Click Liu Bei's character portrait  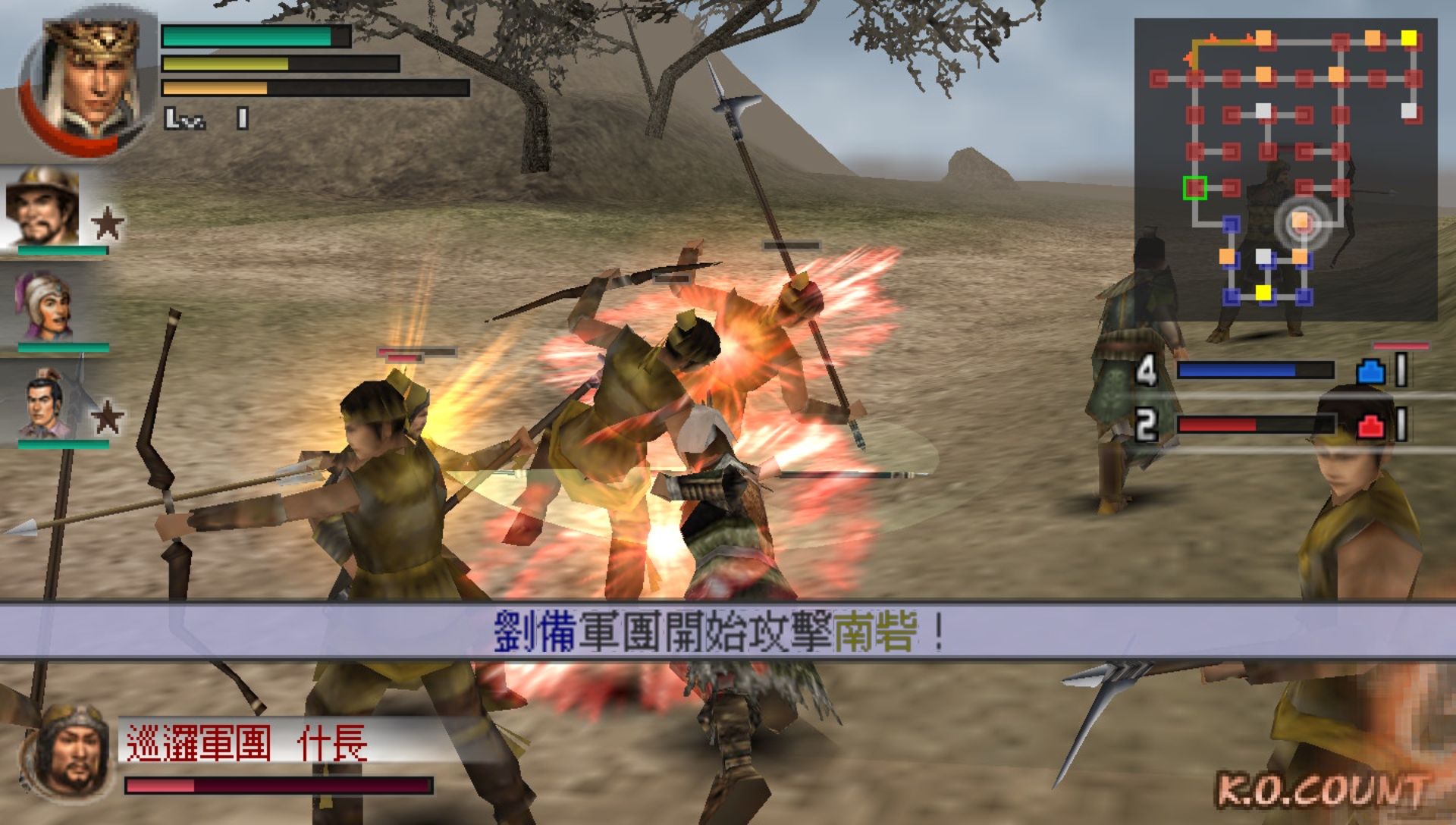pos(87,76)
